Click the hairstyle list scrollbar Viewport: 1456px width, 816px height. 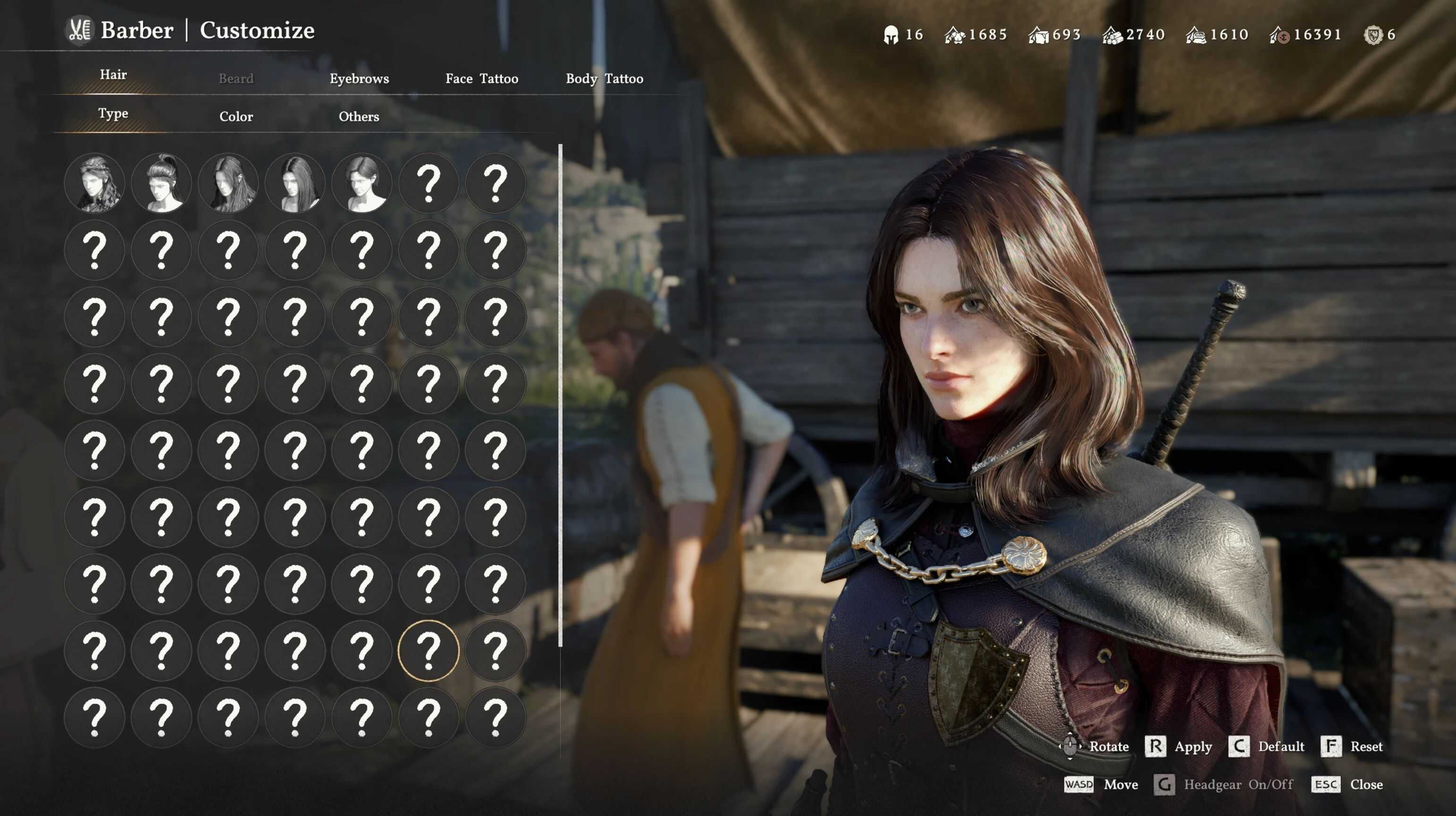[560, 395]
